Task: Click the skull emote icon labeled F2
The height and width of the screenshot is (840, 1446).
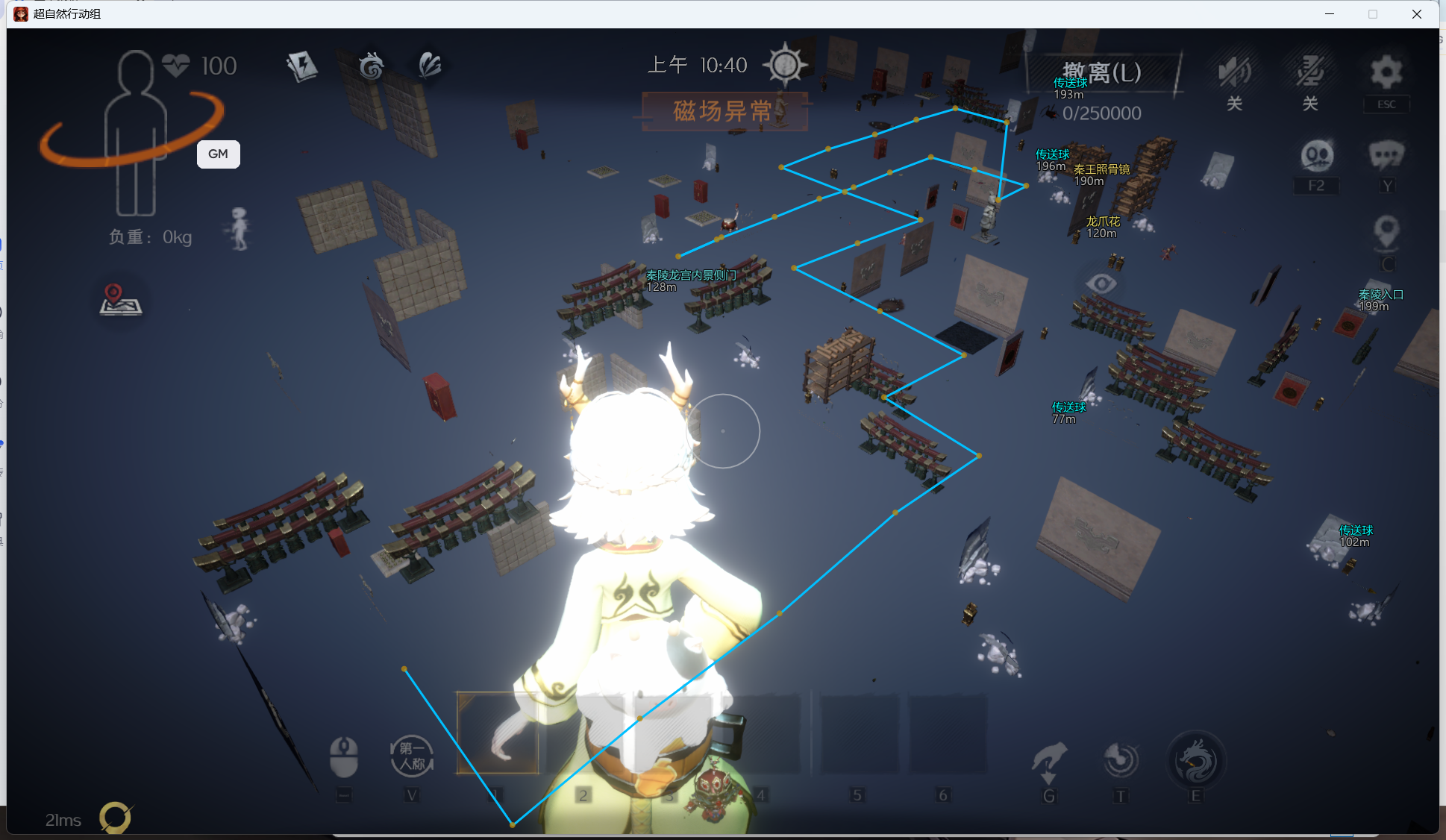Action: click(x=1317, y=157)
